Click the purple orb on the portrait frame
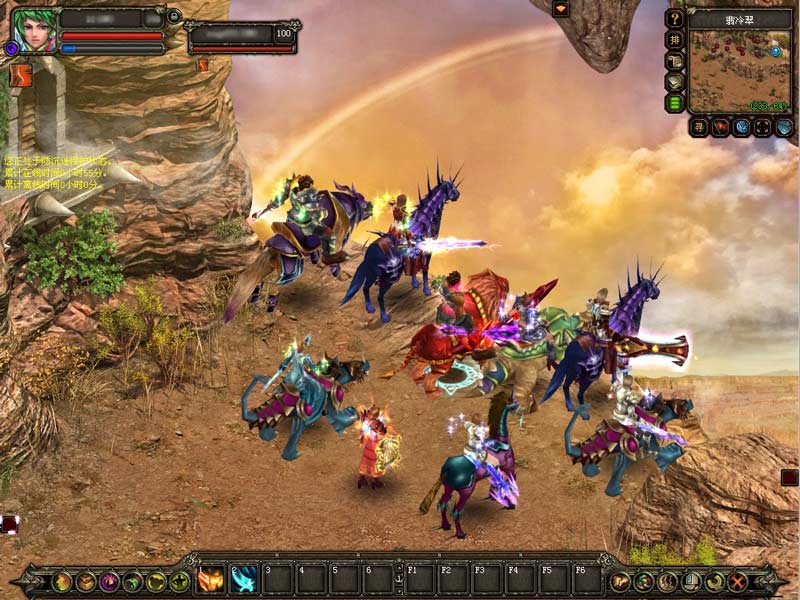The height and width of the screenshot is (600, 800). tap(12, 48)
